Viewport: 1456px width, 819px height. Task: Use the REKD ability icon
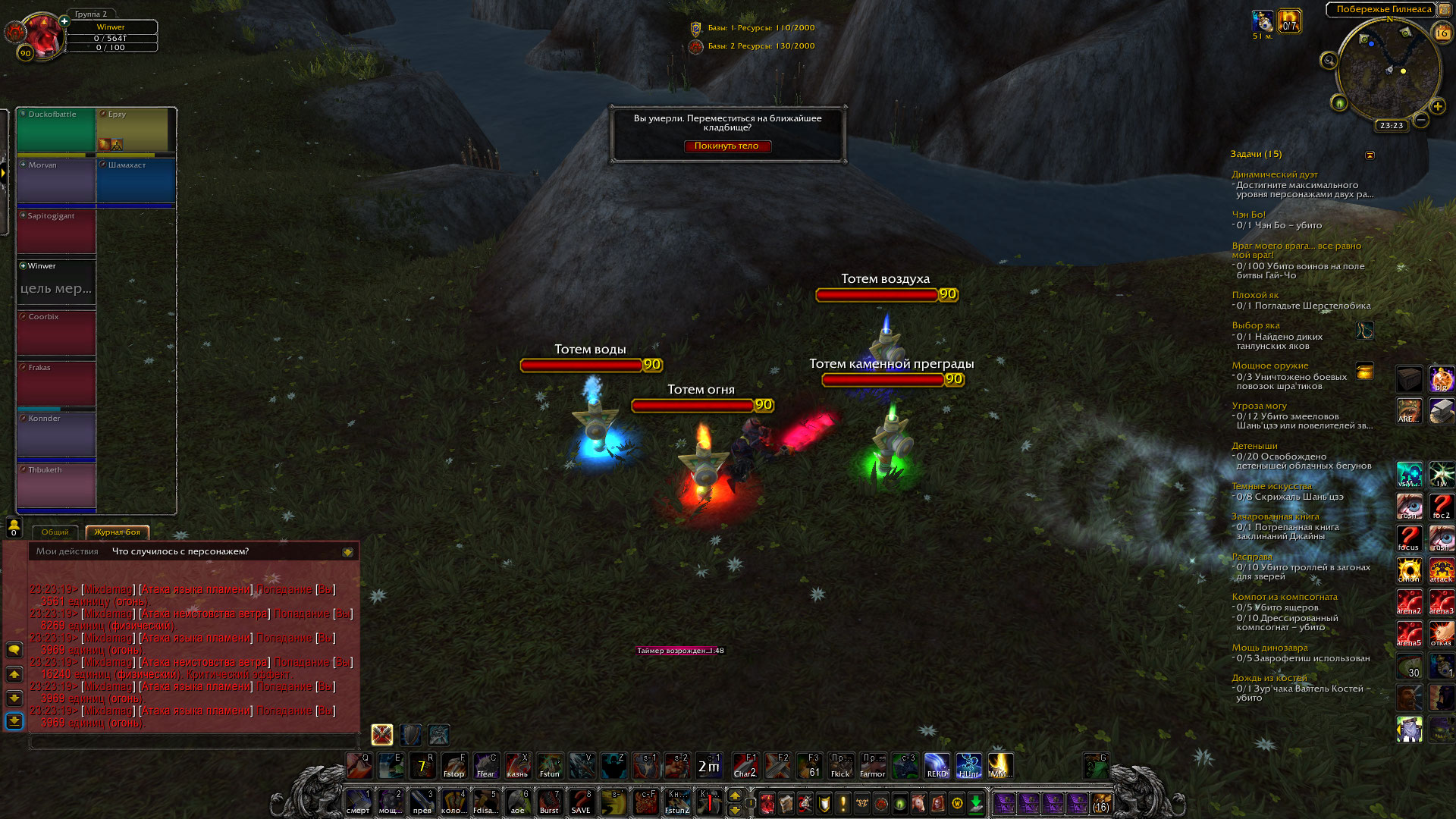coord(937,766)
